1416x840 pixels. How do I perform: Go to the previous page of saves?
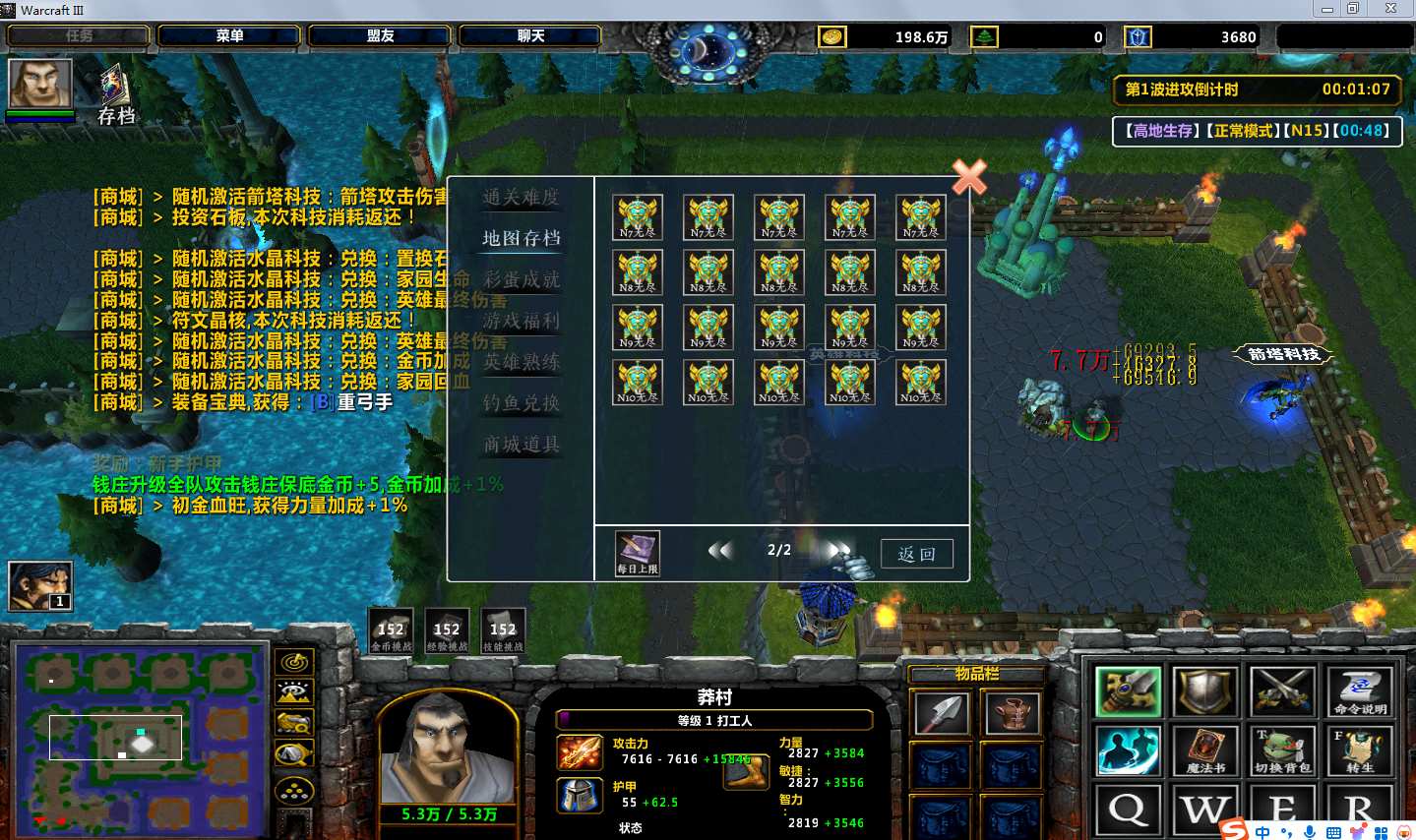(x=720, y=551)
